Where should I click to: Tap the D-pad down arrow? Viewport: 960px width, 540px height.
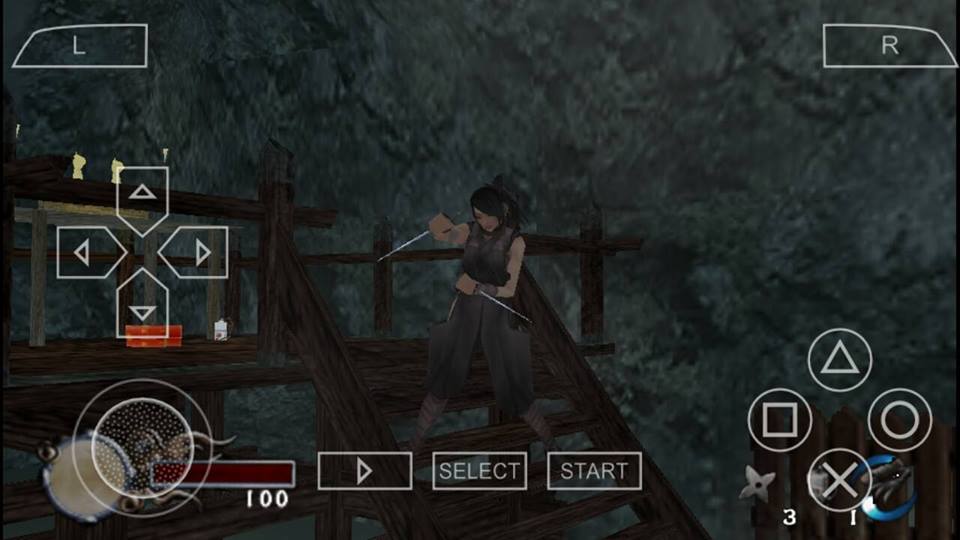pos(143,309)
